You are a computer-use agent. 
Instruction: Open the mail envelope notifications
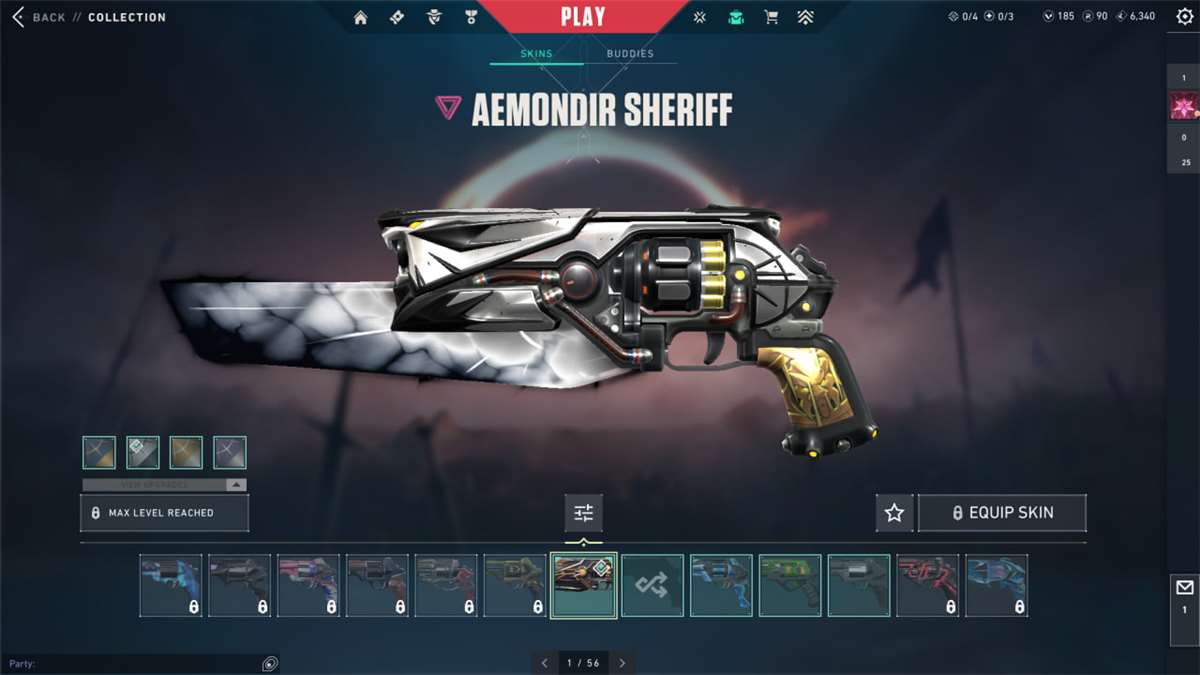tap(1185, 589)
